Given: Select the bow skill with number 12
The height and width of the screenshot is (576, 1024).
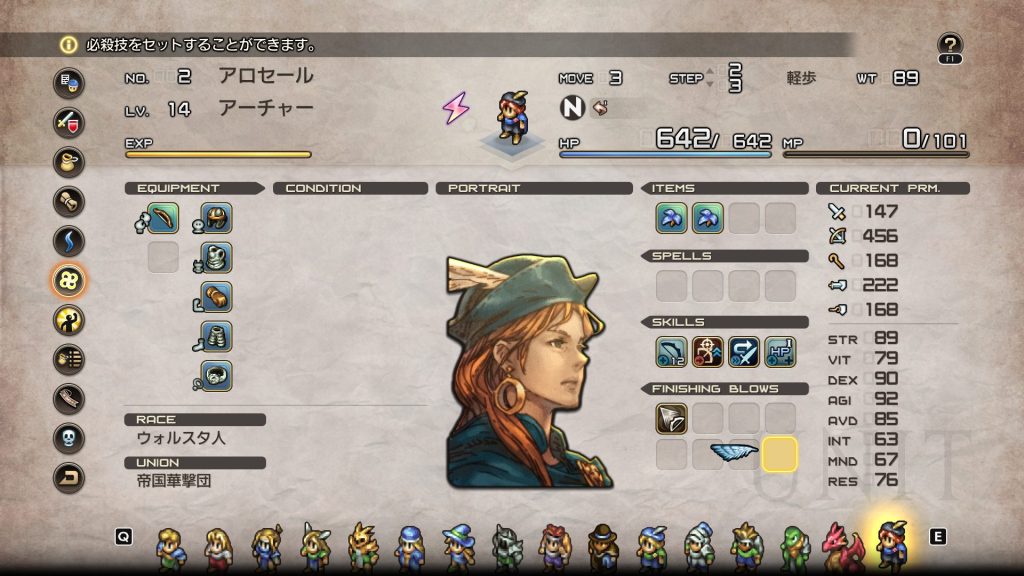Looking at the screenshot, I should (x=671, y=351).
